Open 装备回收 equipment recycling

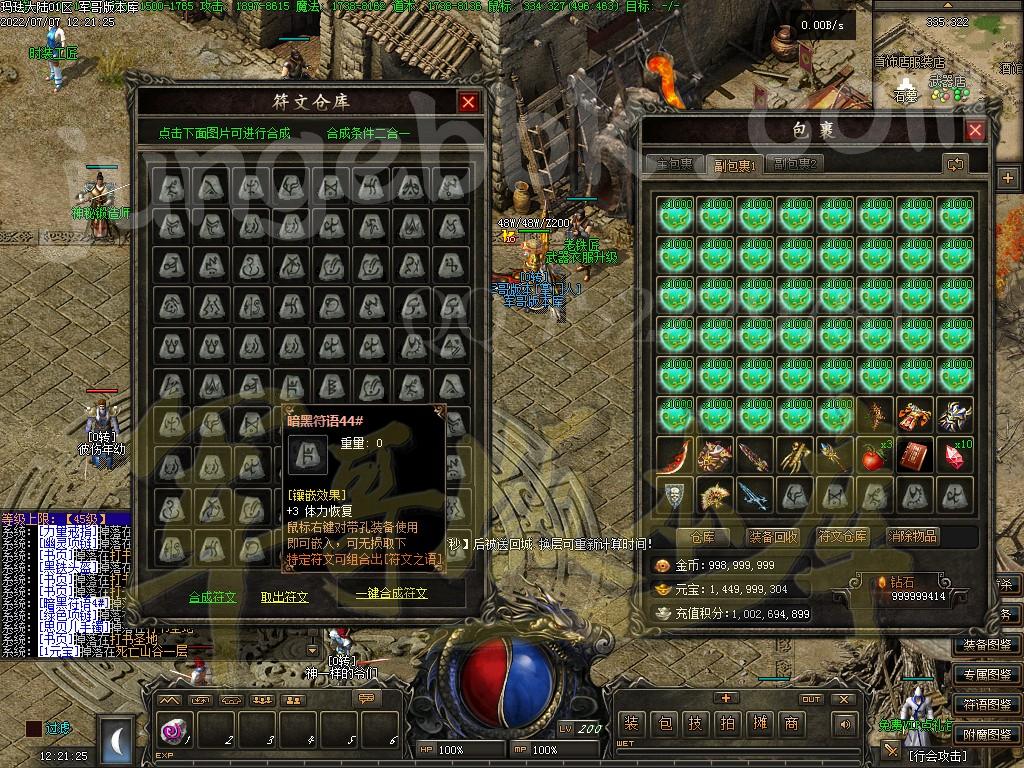(773, 537)
